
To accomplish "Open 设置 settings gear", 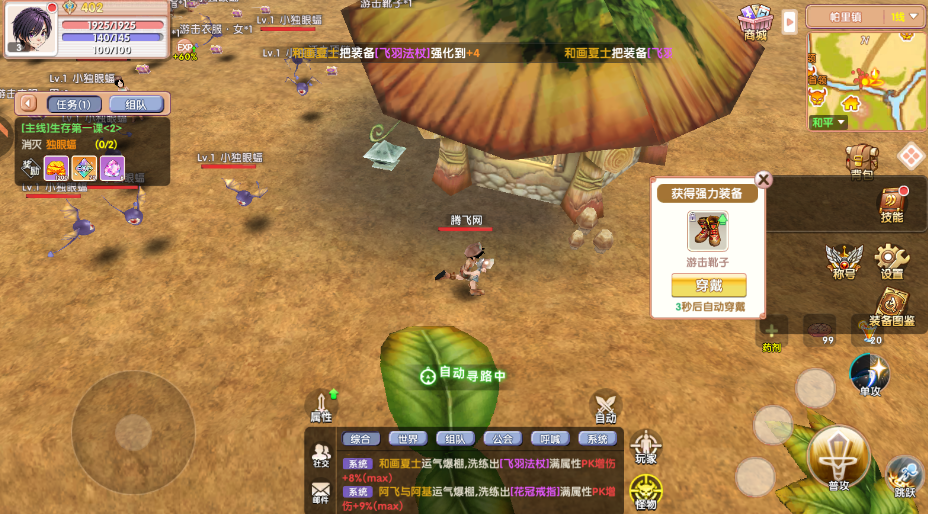I will tap(891, 260).
